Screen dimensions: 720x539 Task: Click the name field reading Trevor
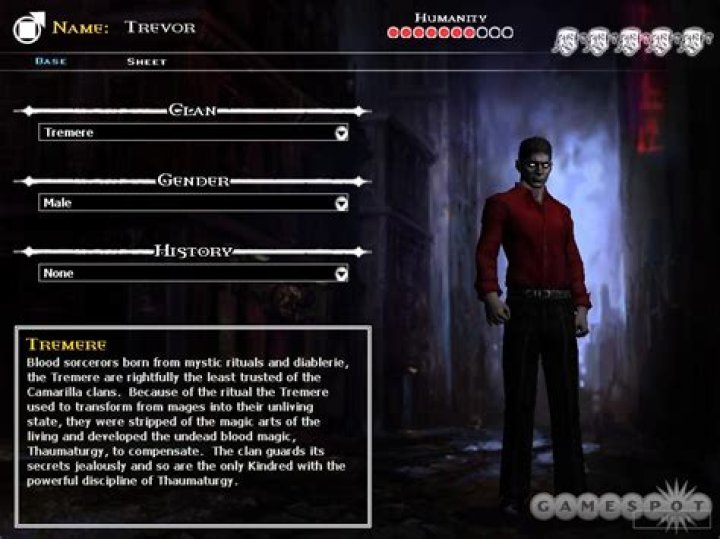160,27
